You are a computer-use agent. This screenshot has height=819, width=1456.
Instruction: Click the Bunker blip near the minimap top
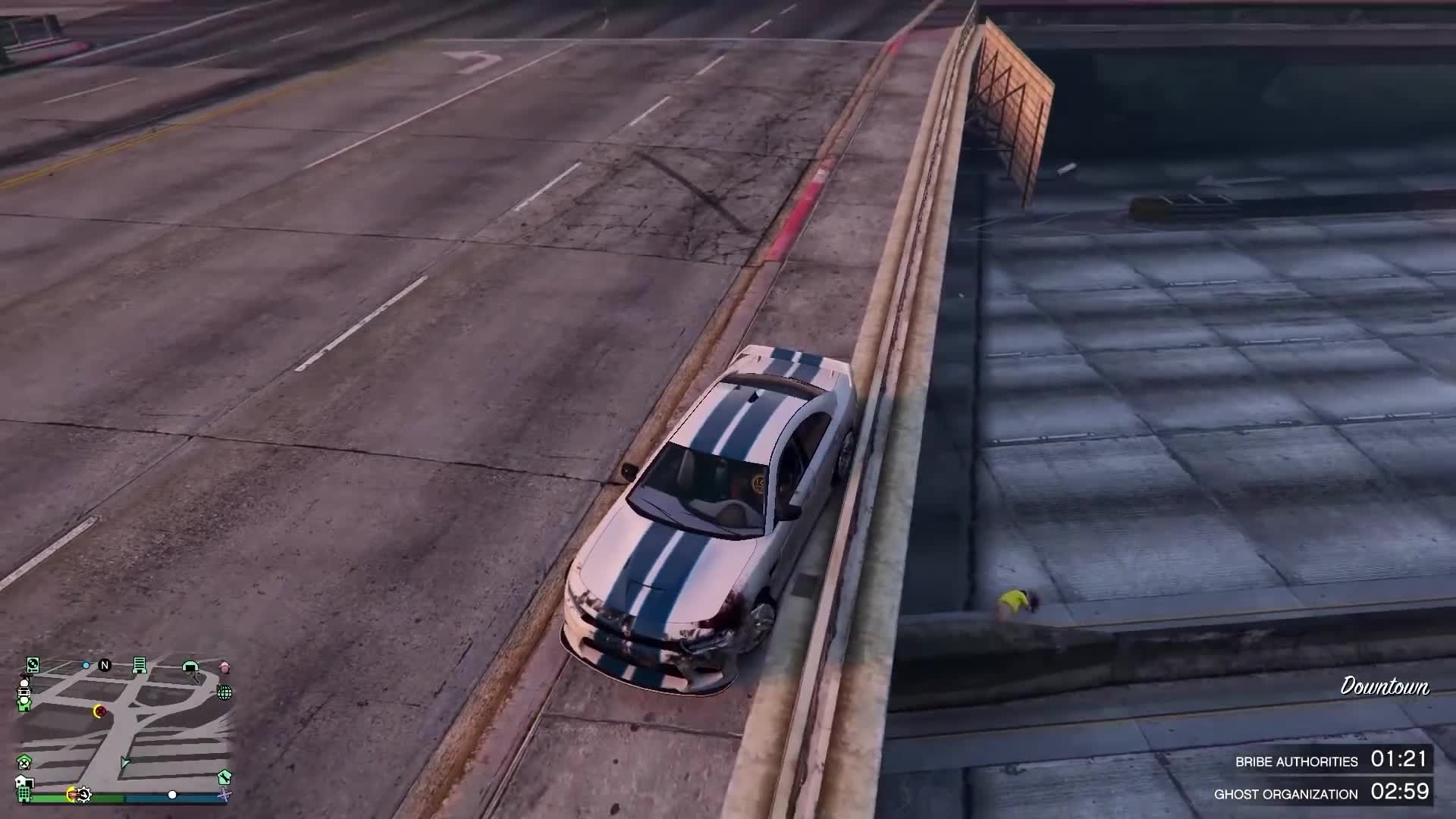coord(190,666)
